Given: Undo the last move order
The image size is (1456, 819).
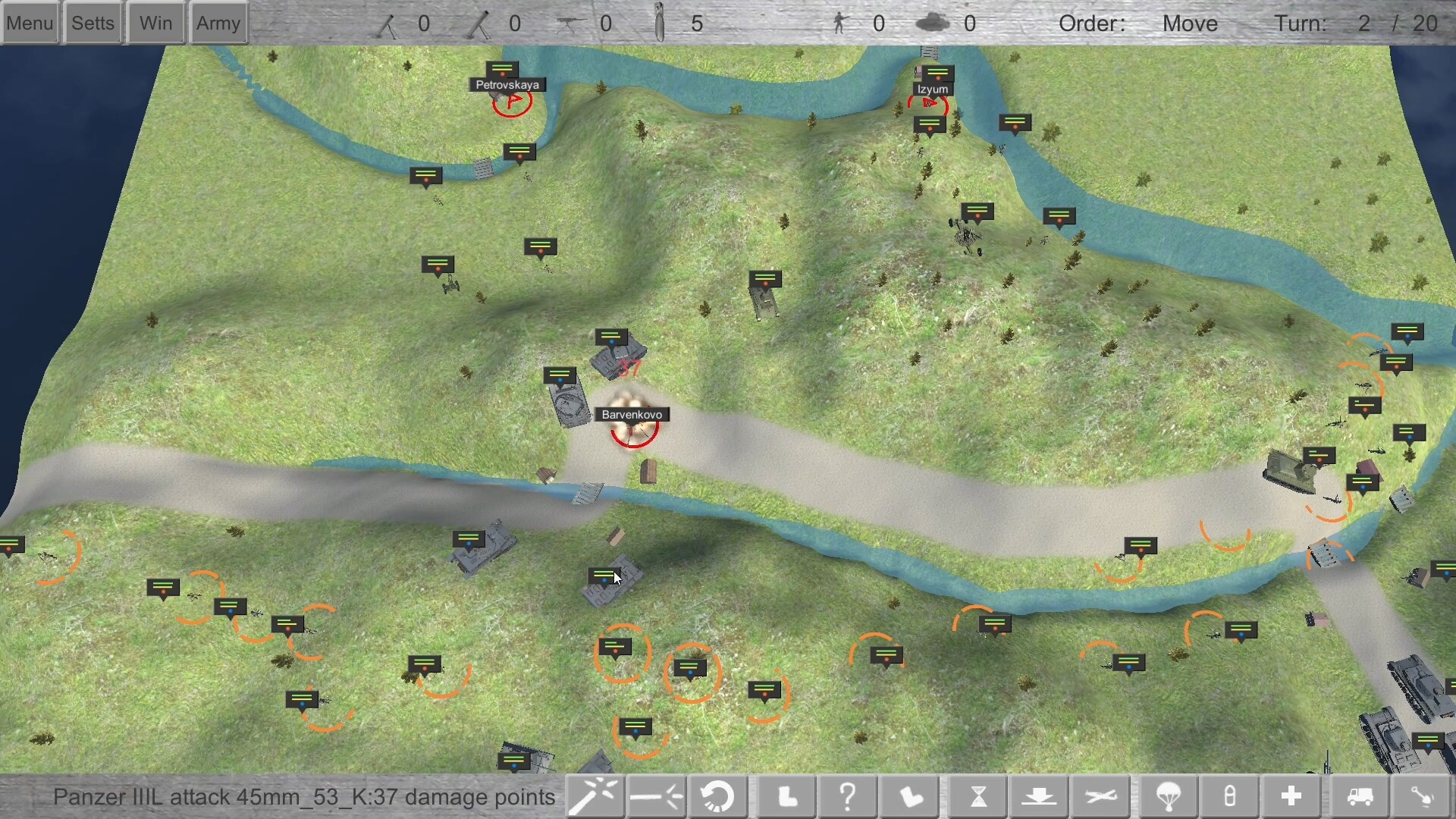Looking at the screenshot, I should click(x=718, y=796).
